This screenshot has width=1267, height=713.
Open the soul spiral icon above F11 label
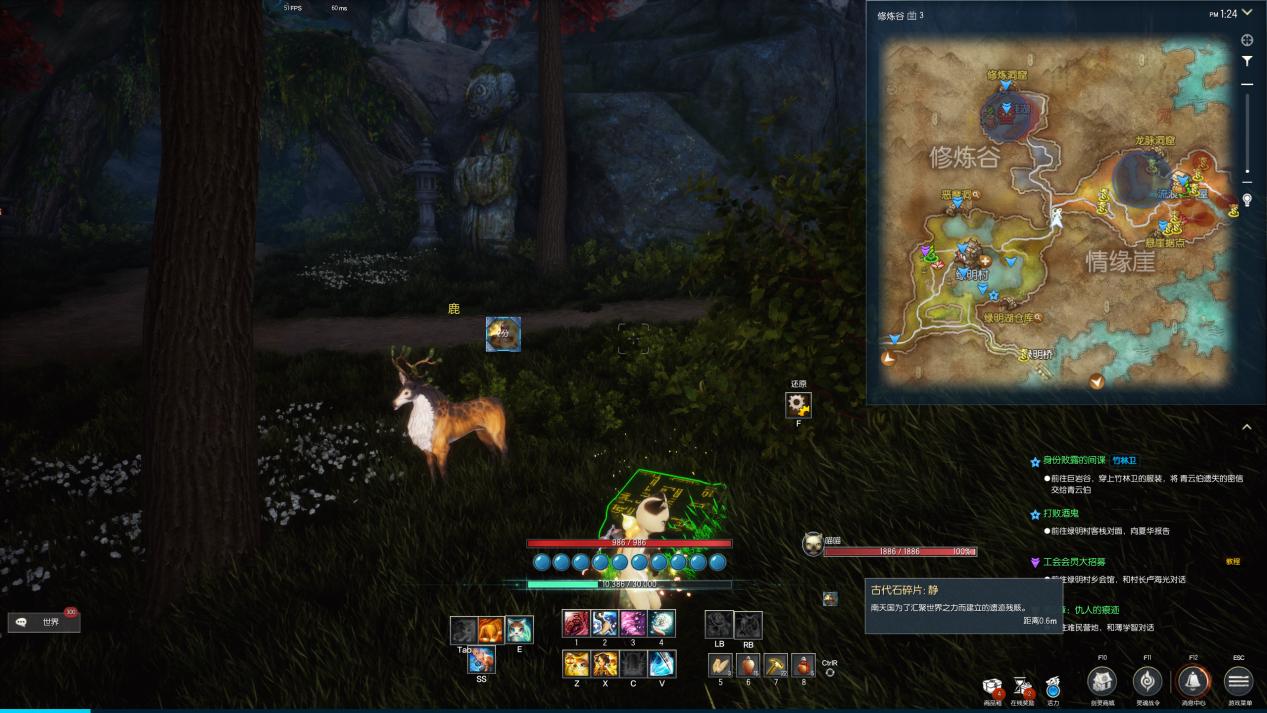click(x=1147, y=681)
